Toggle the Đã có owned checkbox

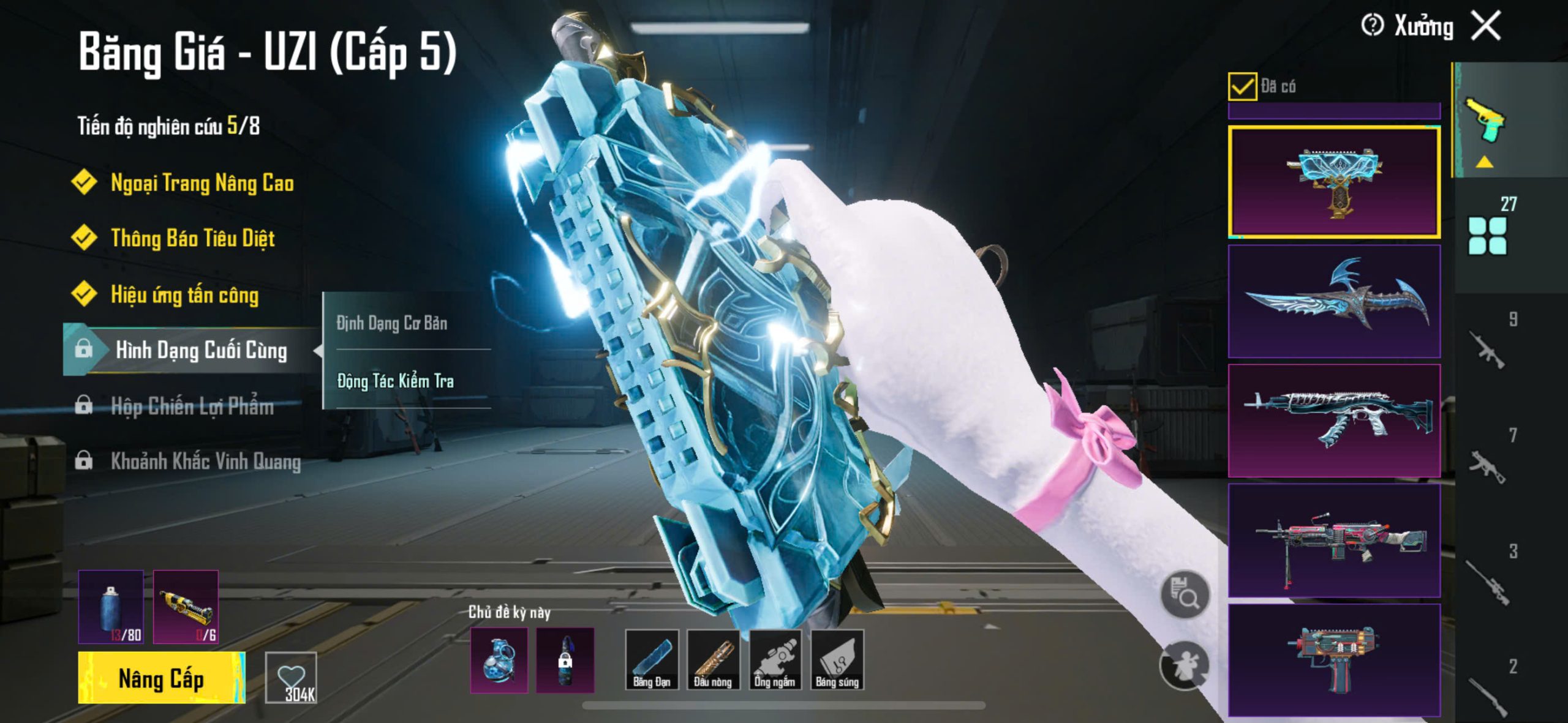tap(1242, 86)
